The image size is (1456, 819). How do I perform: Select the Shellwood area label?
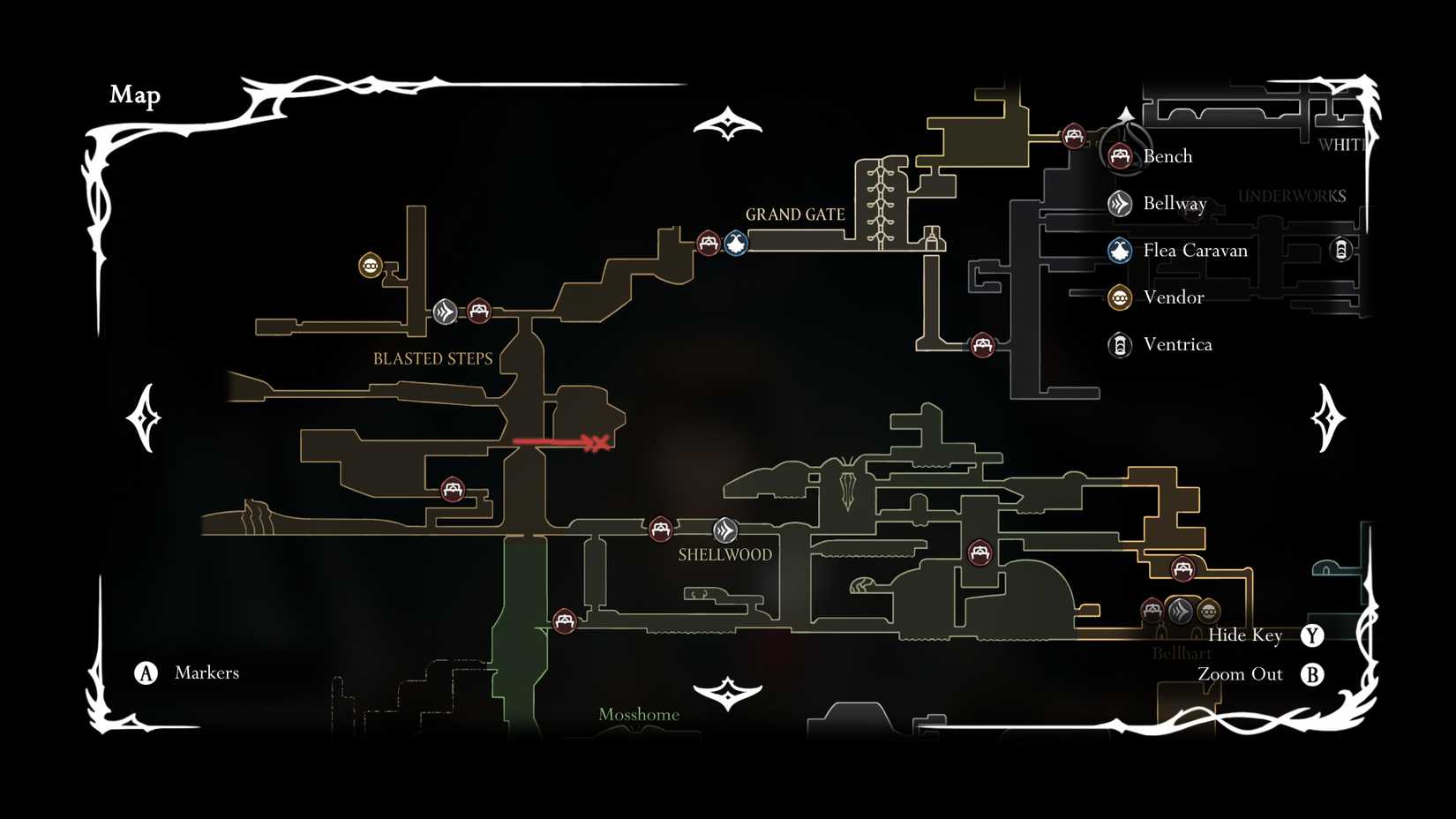pos(724,554)
